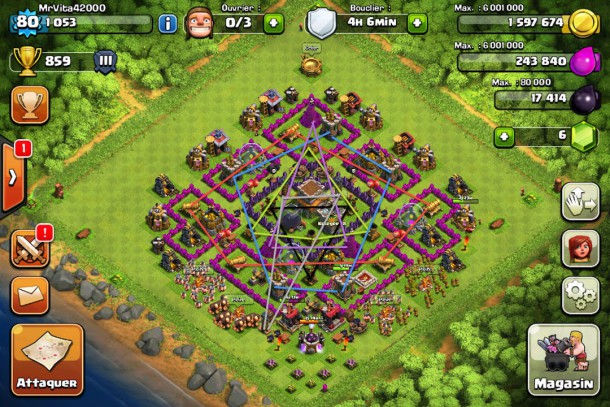Image resolution: width=610 pixels, height=407 pixels.
Task: Open the envelope mailbox
Action: (29, 295)
